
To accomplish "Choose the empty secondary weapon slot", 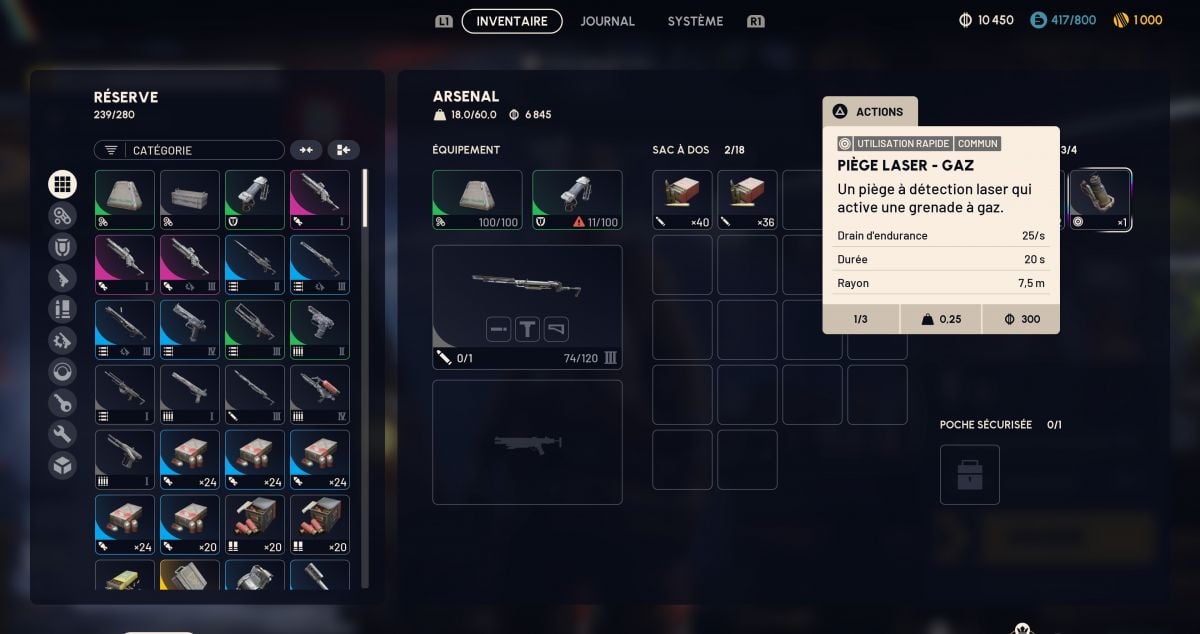I will coord(527,442).
